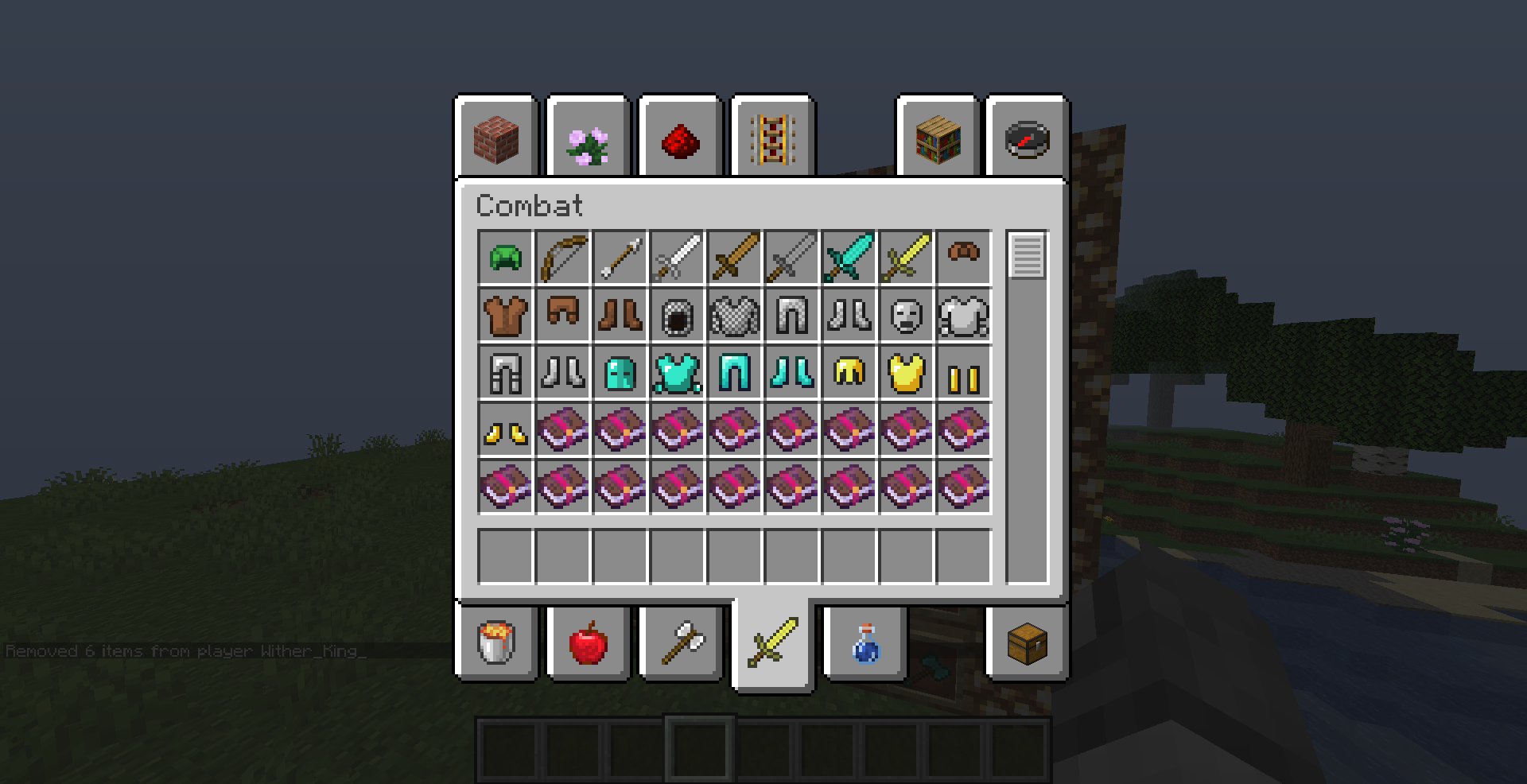Pick up the bow item

(x=561, y=256)
